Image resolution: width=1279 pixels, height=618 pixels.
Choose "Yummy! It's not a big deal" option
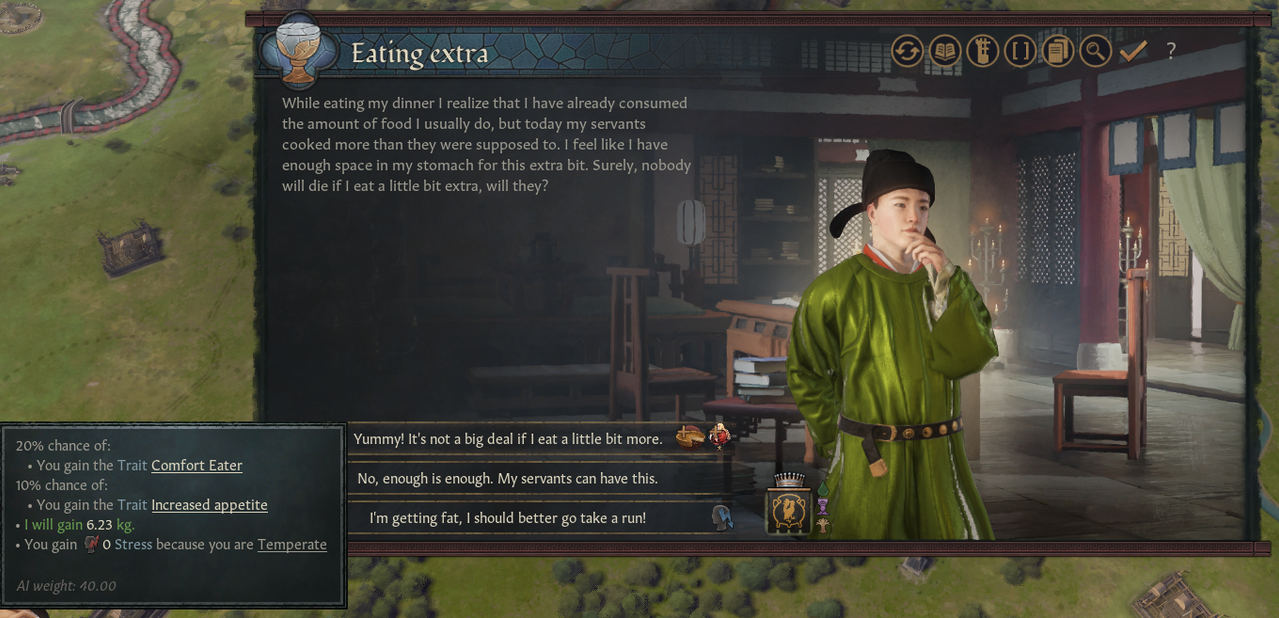click(510, 439)
